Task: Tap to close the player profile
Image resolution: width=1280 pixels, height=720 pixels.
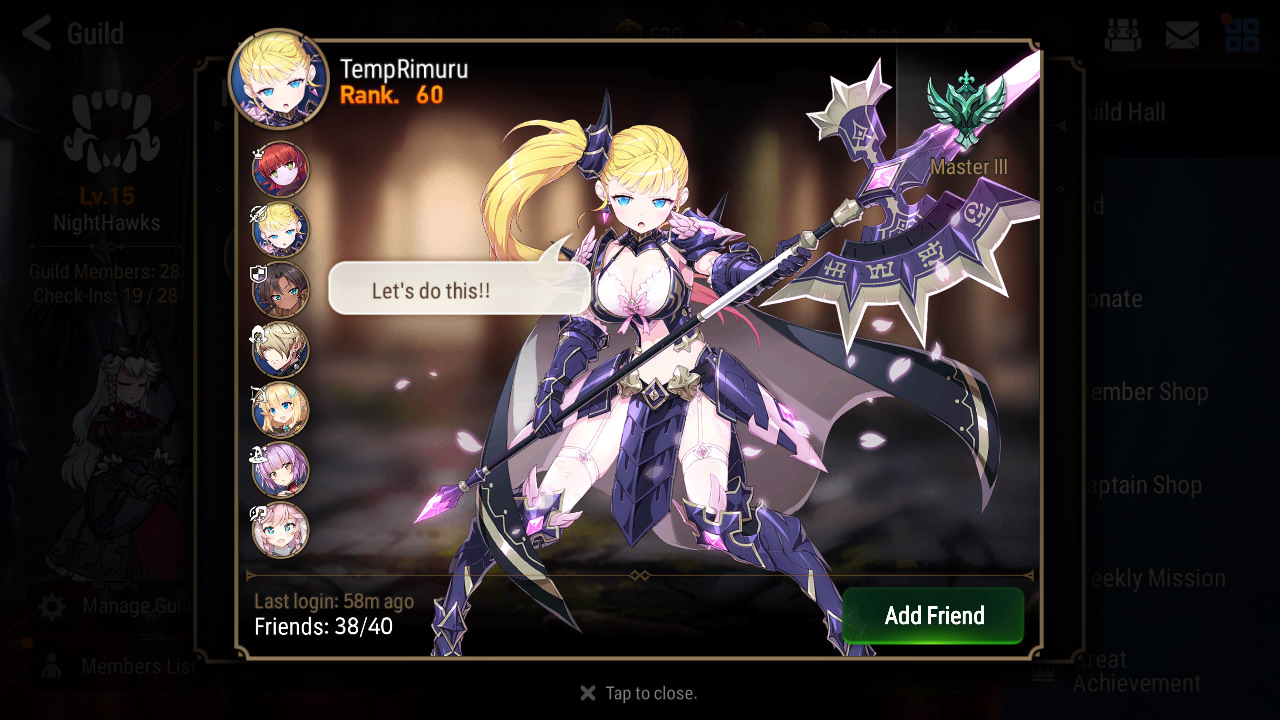Action: point(639,693)
